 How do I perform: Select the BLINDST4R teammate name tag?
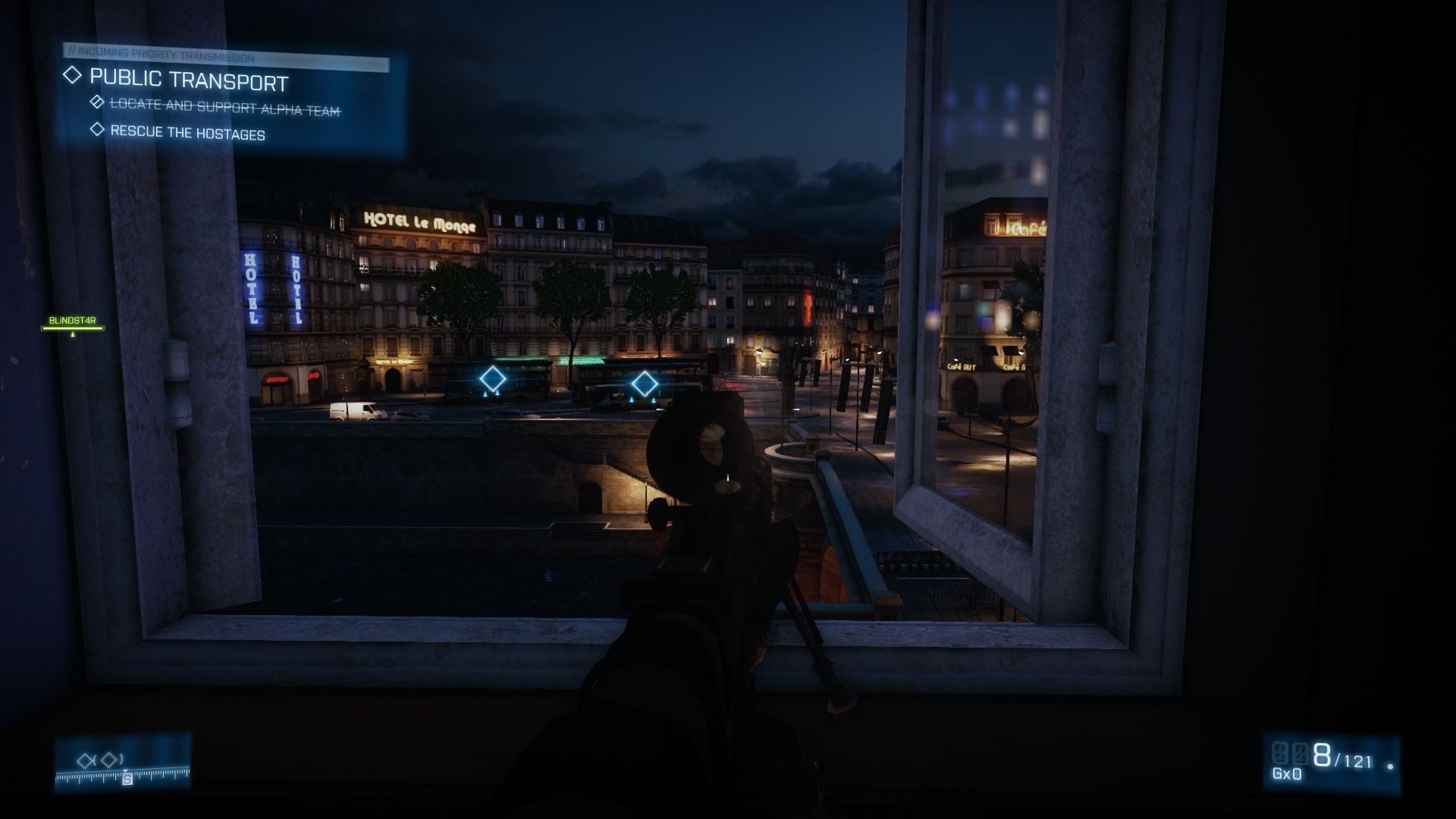tap(72, 321)
